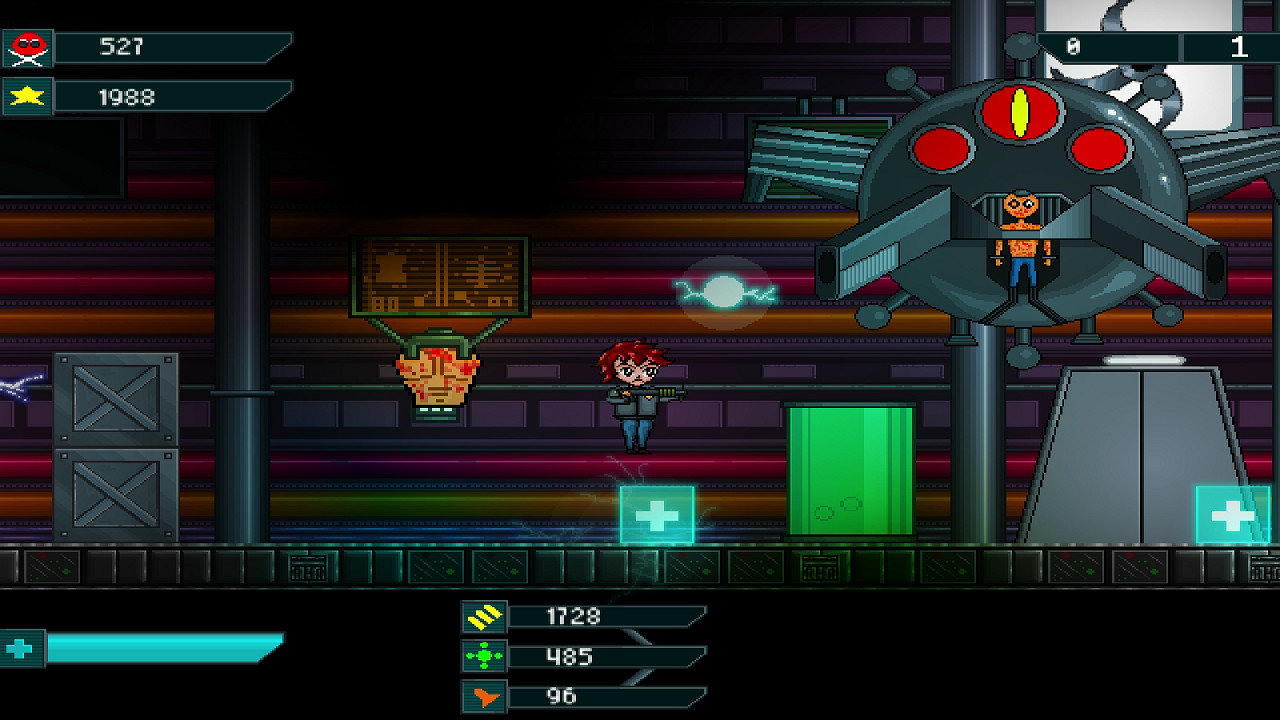Click the glowing orb projectile above the platform
The image size is (1280, 720).
click(x=722, y=293)
